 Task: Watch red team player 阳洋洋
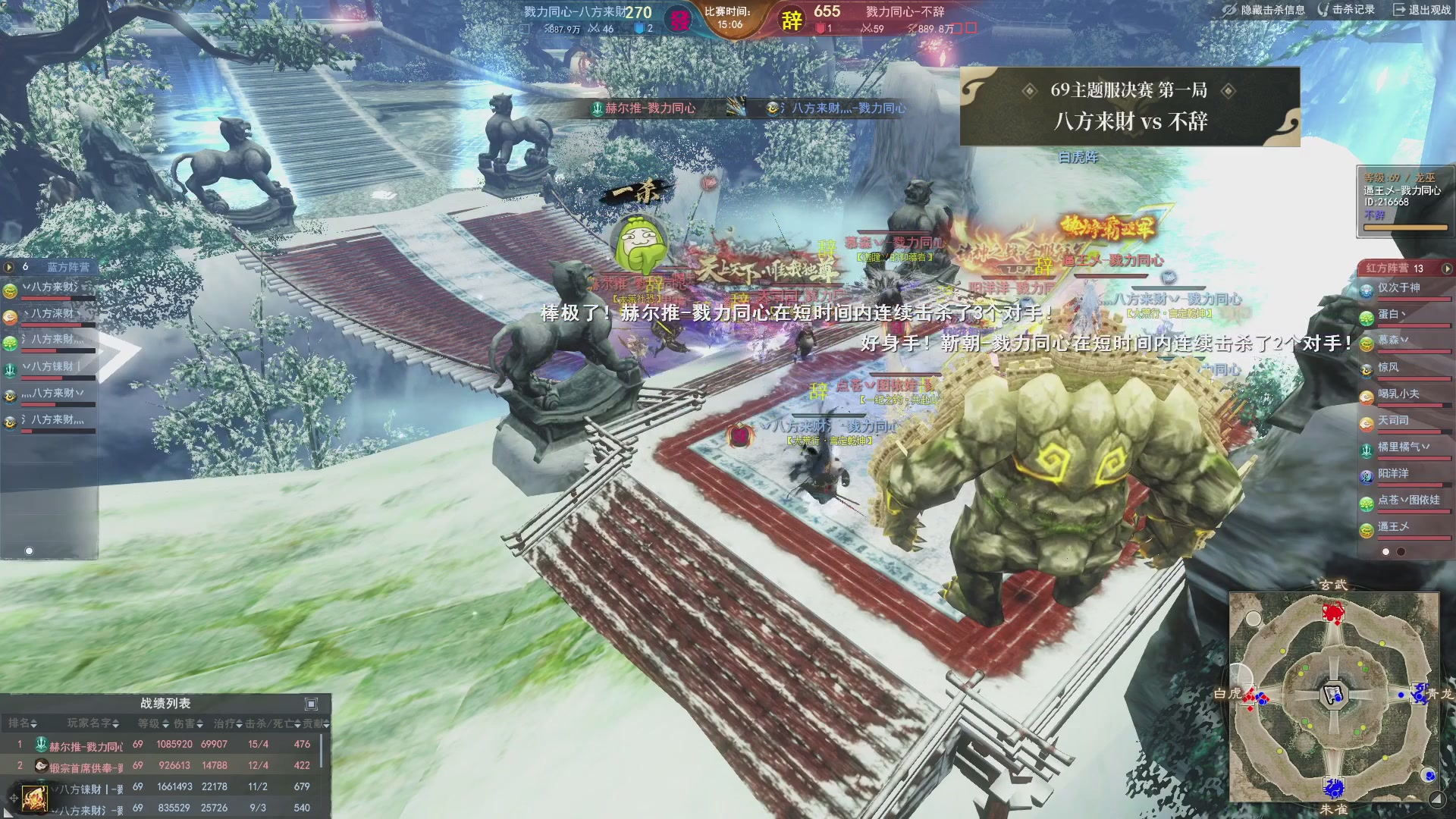pyautogui.click(x=1393, y=474)
